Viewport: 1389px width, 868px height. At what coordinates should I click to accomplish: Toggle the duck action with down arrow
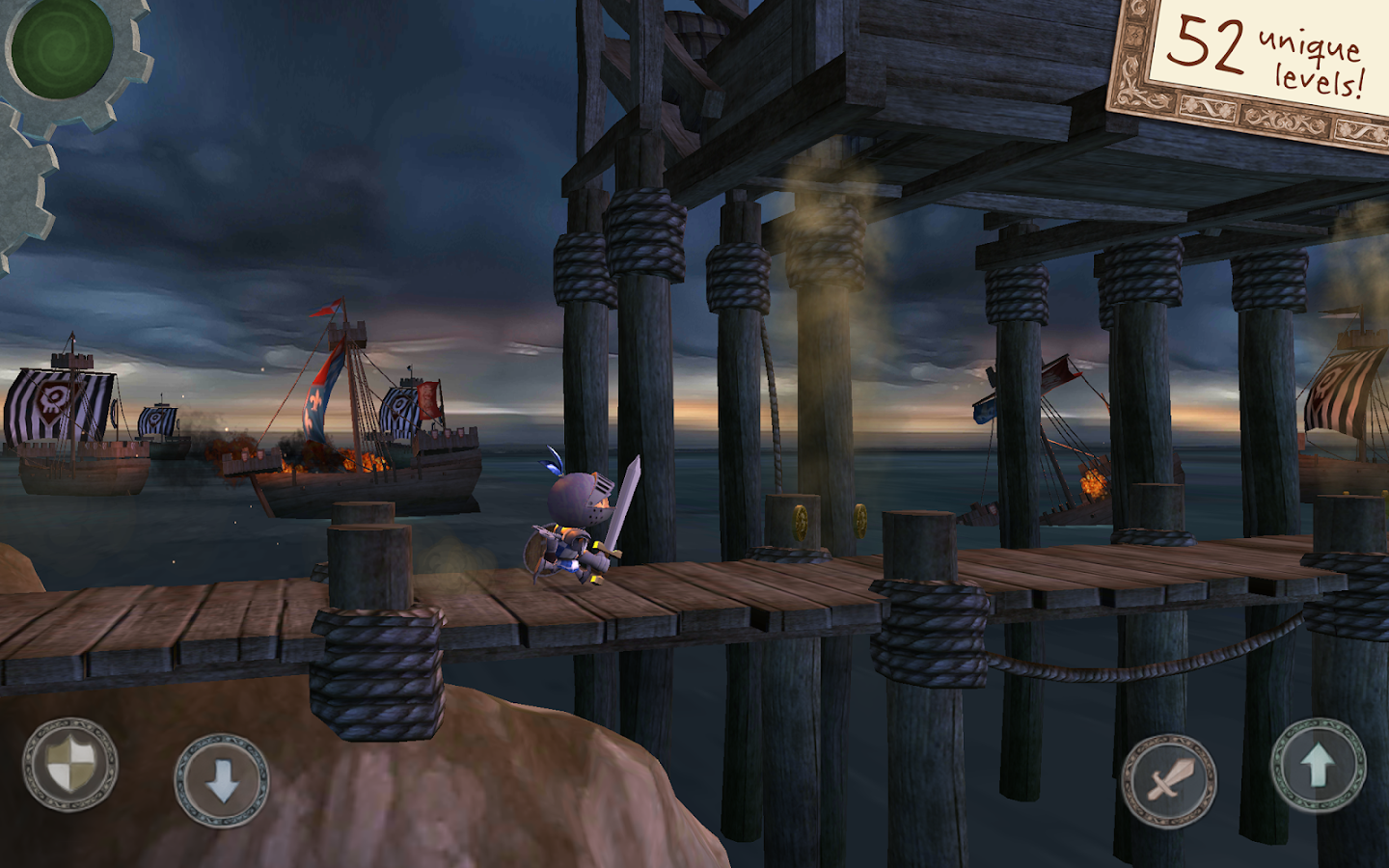[x=220, y=776]
